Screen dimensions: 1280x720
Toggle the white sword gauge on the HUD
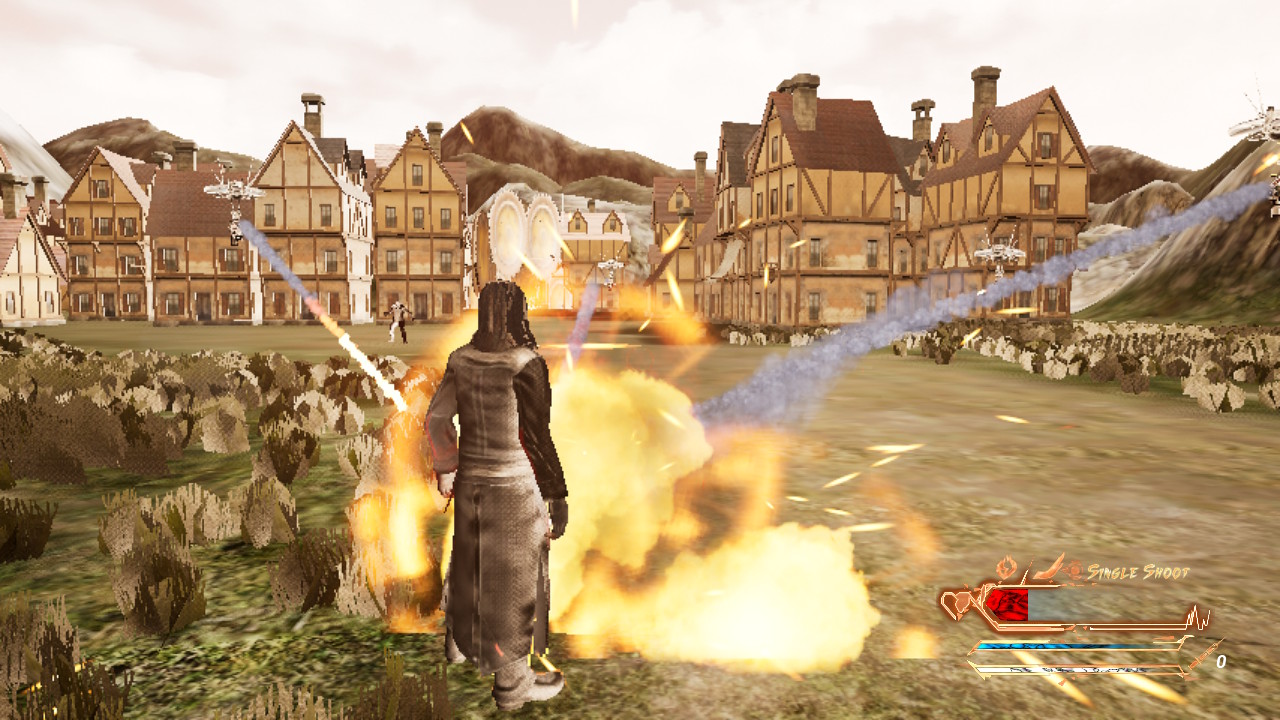pos(1073,671)
